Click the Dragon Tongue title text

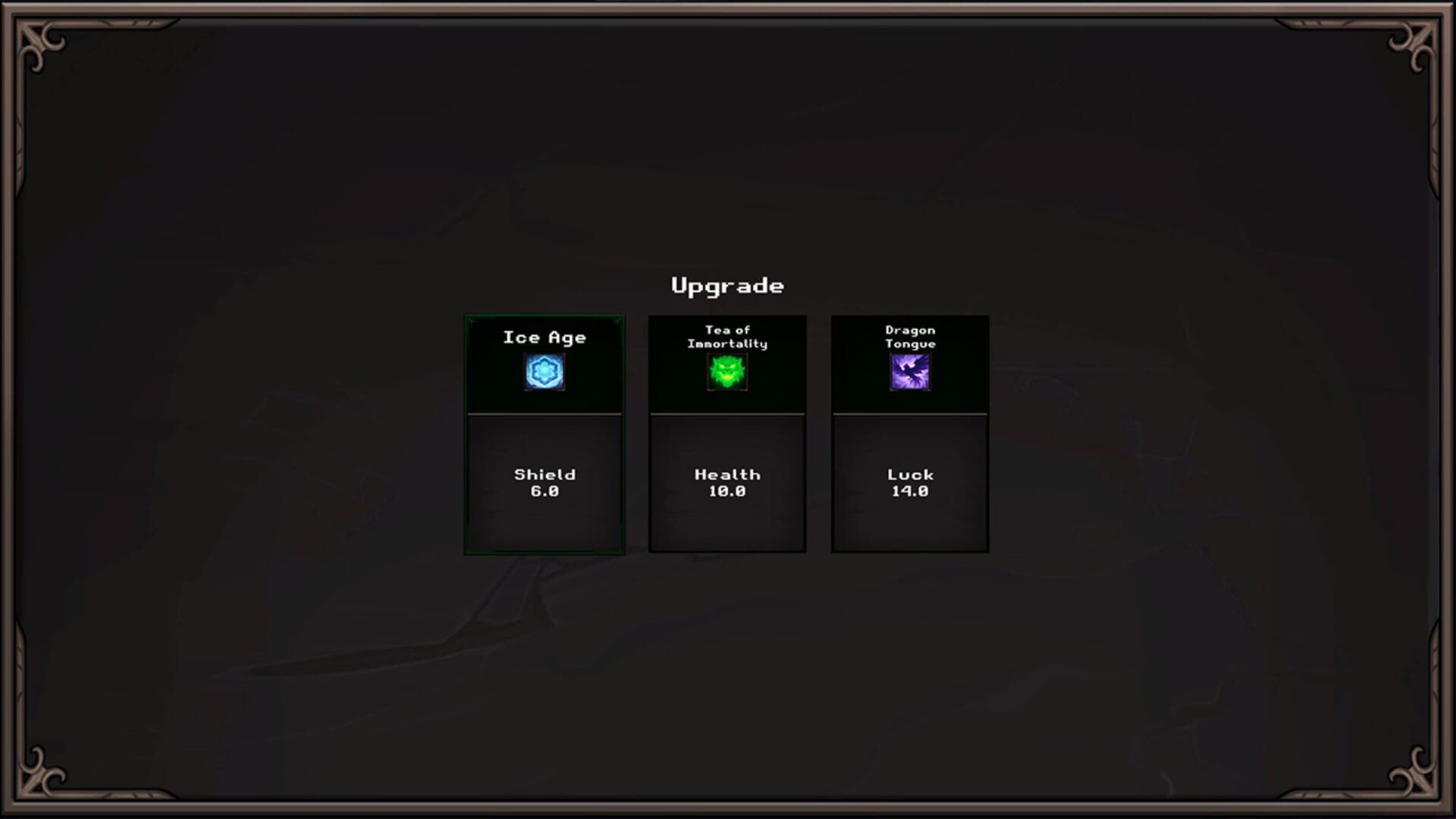click(x=909, y=337)
